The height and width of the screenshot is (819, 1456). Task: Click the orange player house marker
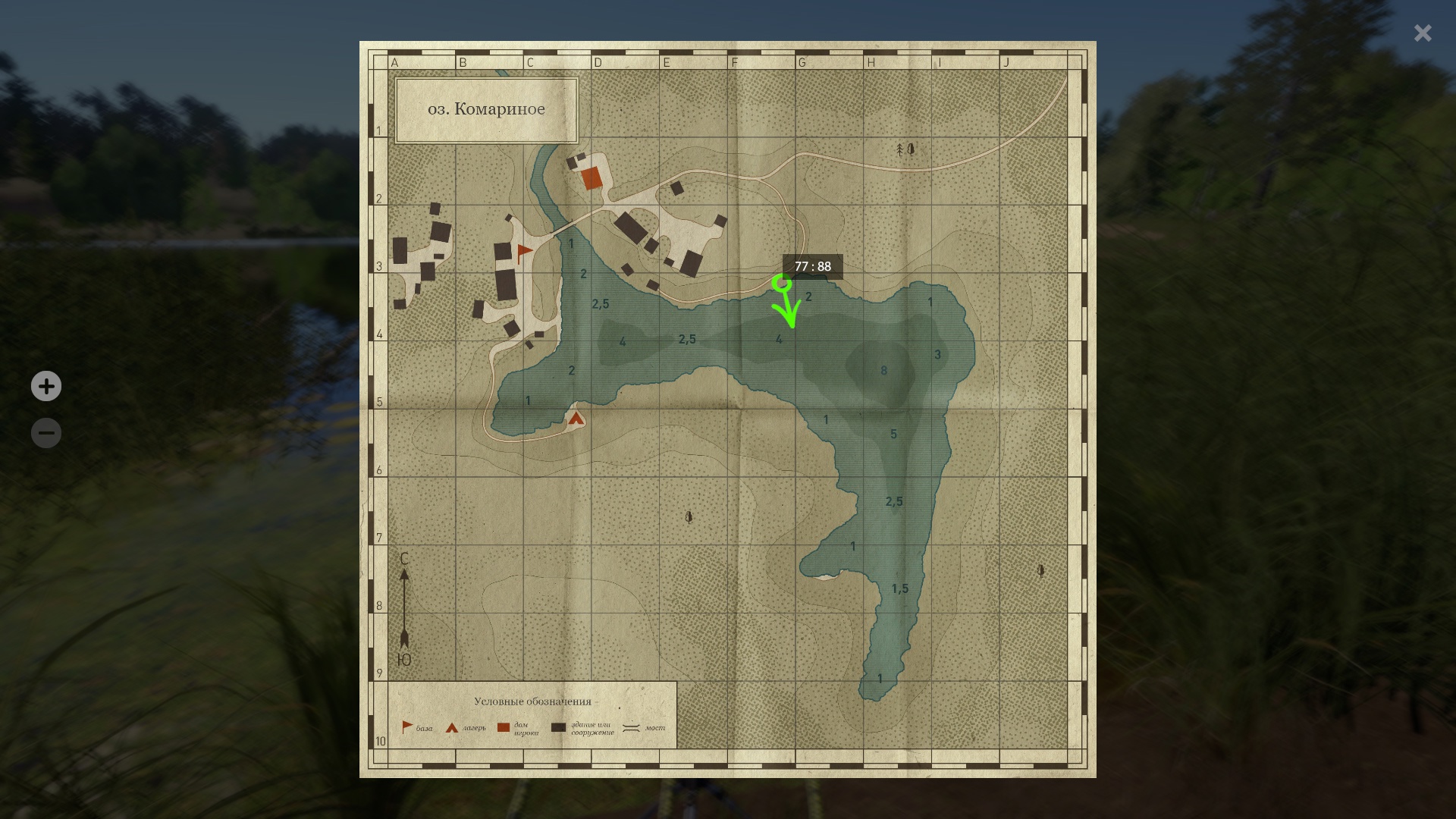[591, 179]
